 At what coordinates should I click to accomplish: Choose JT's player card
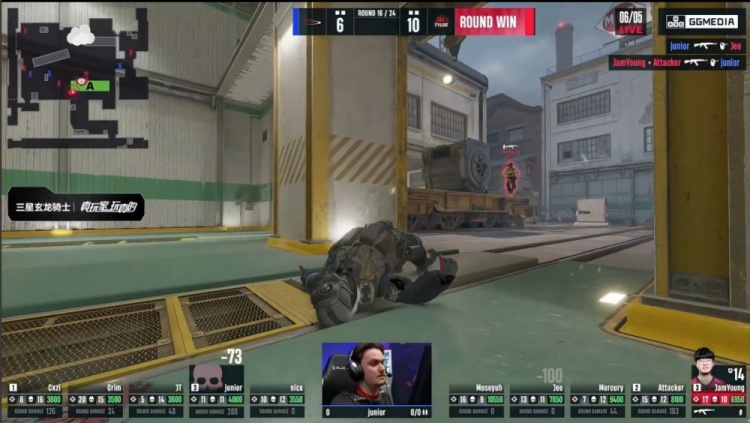coord(155,400)
